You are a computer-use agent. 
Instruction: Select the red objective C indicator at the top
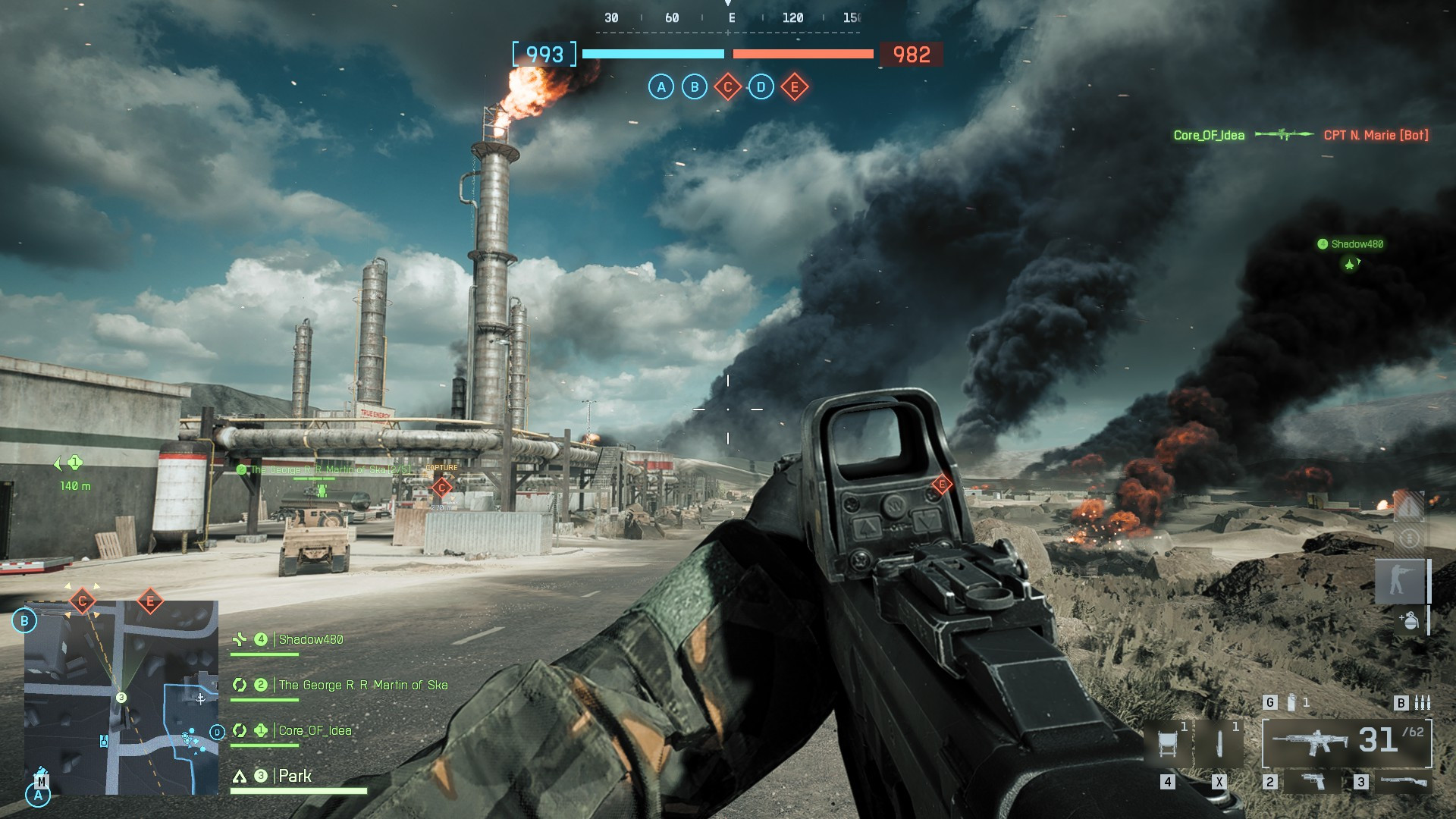[726, 88]
